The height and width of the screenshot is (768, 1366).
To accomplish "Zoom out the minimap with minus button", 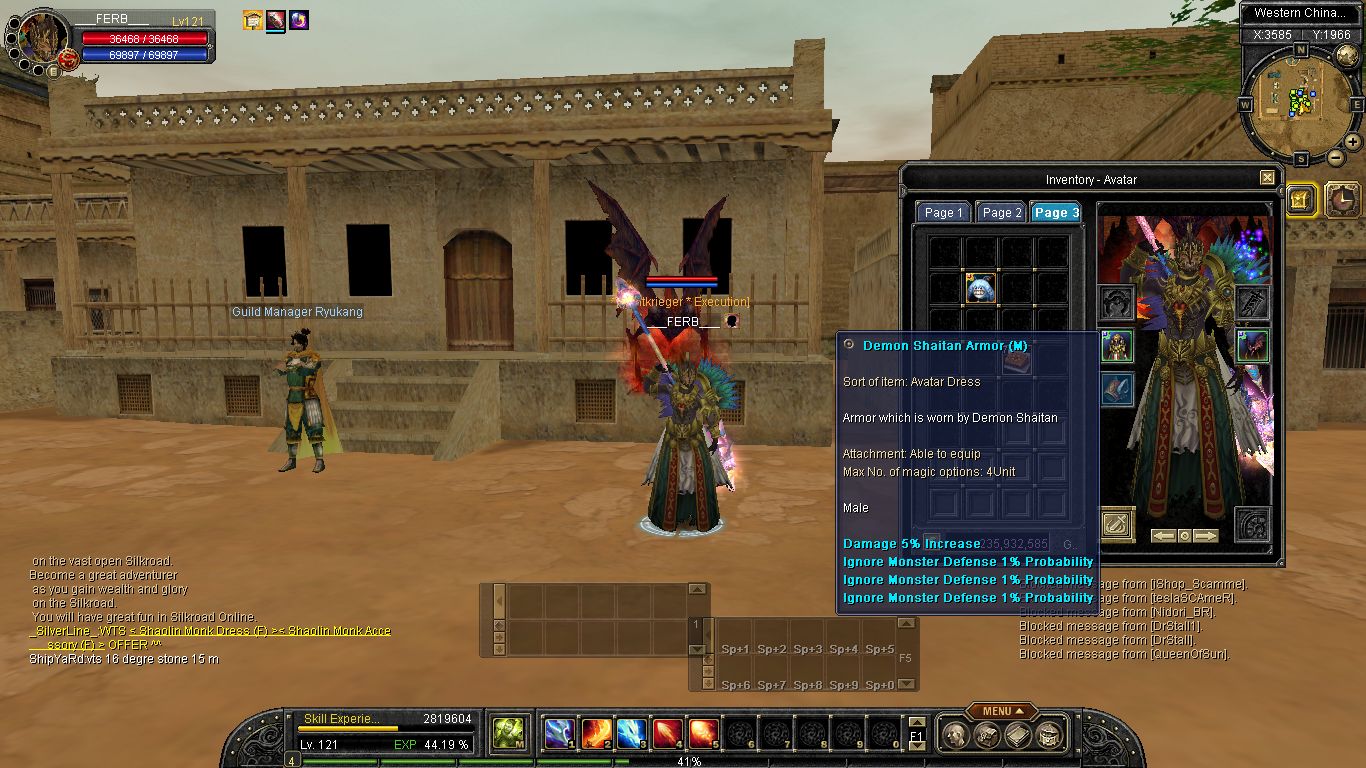I will coord(1336,157).
